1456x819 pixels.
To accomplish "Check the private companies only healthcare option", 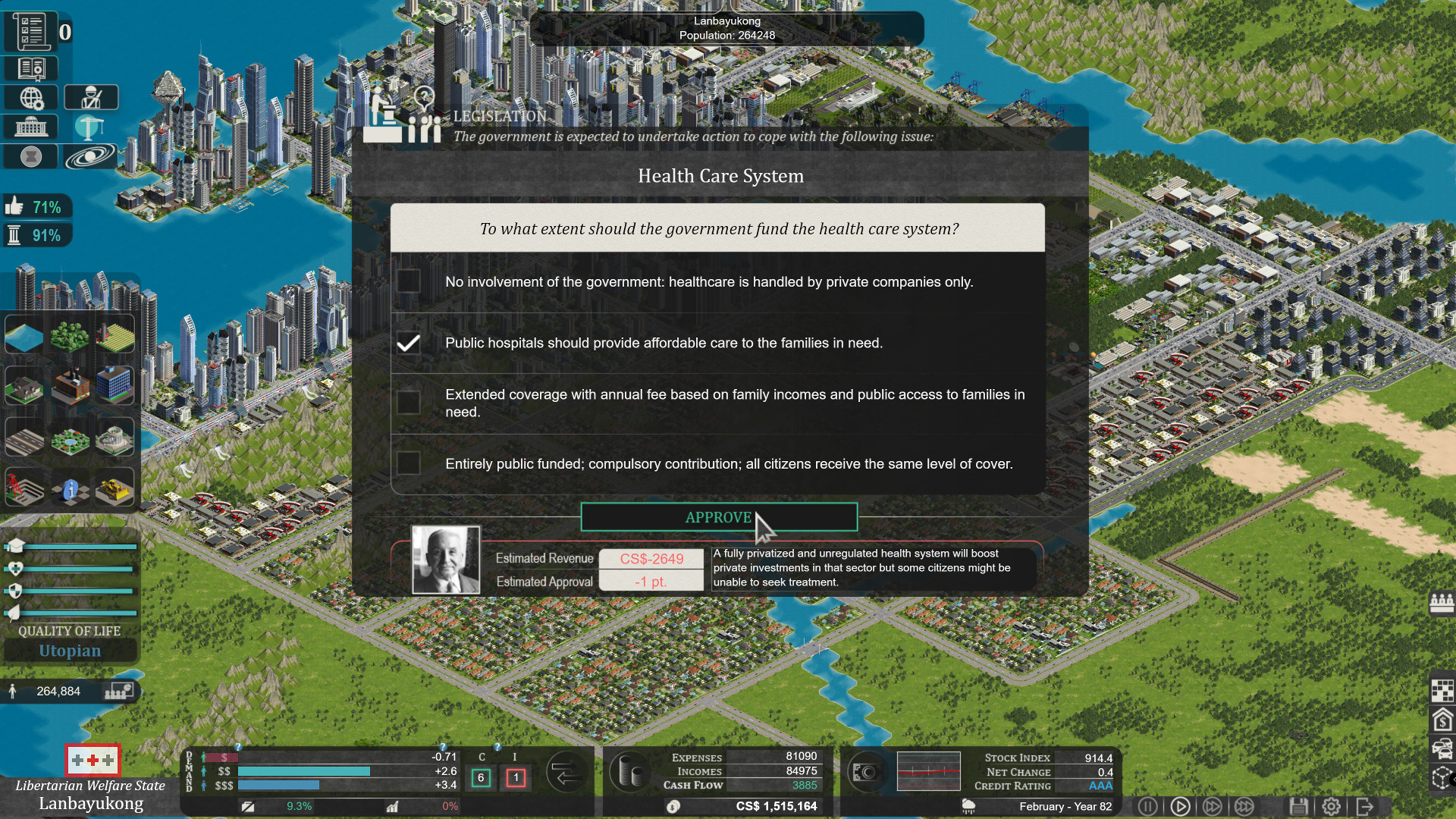I will (409, 281).
